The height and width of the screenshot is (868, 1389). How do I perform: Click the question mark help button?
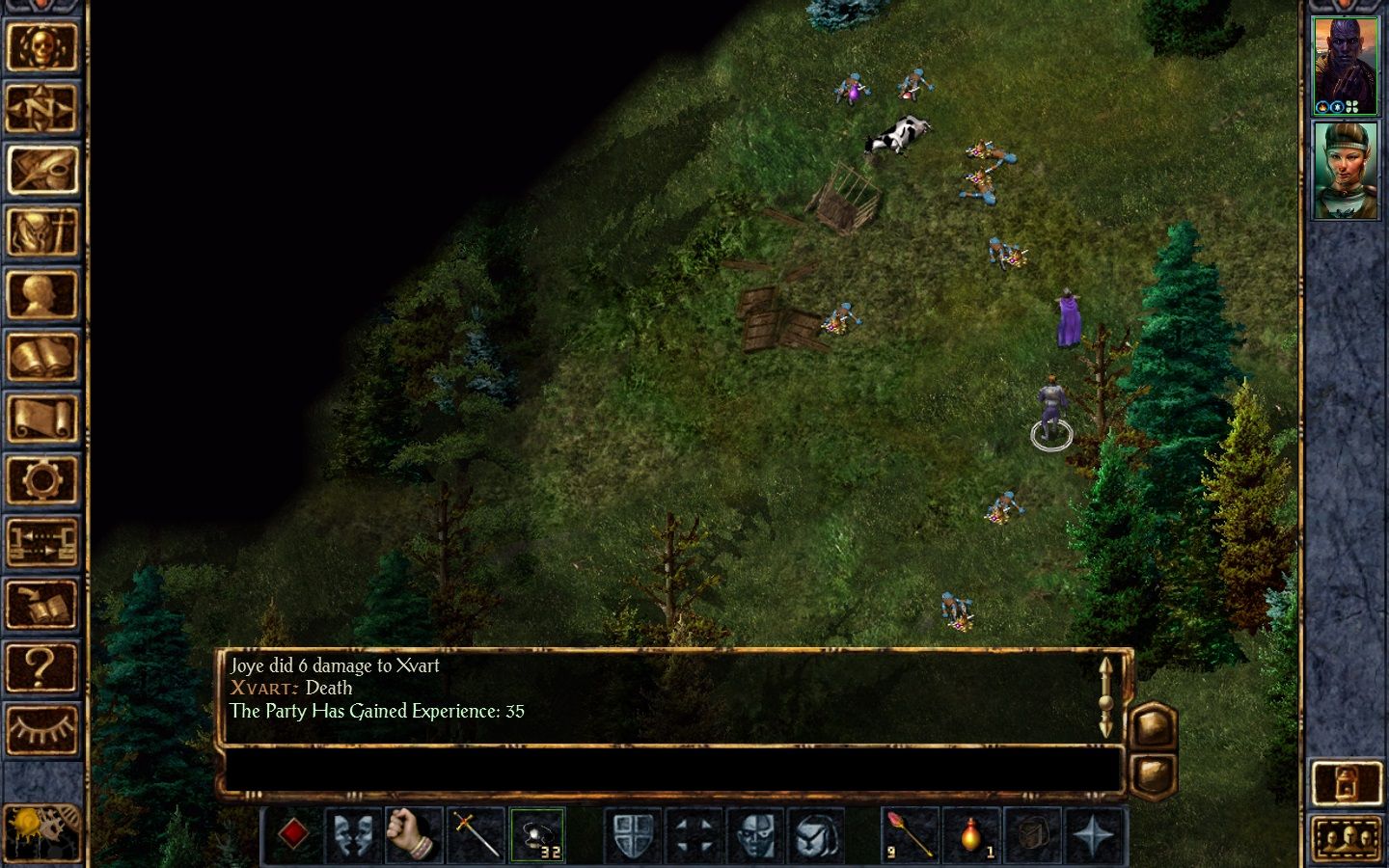pyautogui.click(x=41, y=667)
